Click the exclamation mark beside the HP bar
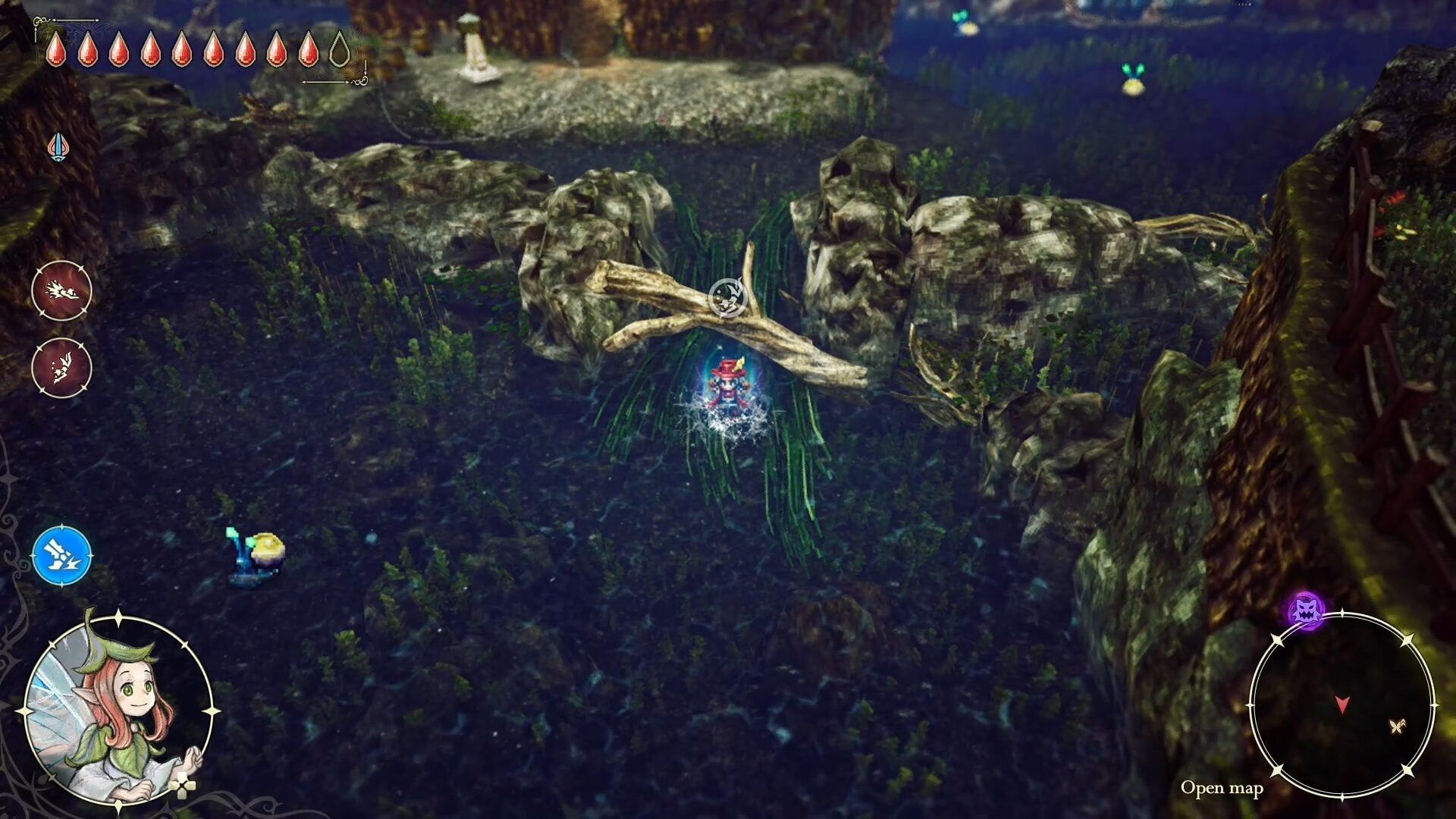Image resolution: width=1456 pixels, height=819 pixels. pos(364,67)
